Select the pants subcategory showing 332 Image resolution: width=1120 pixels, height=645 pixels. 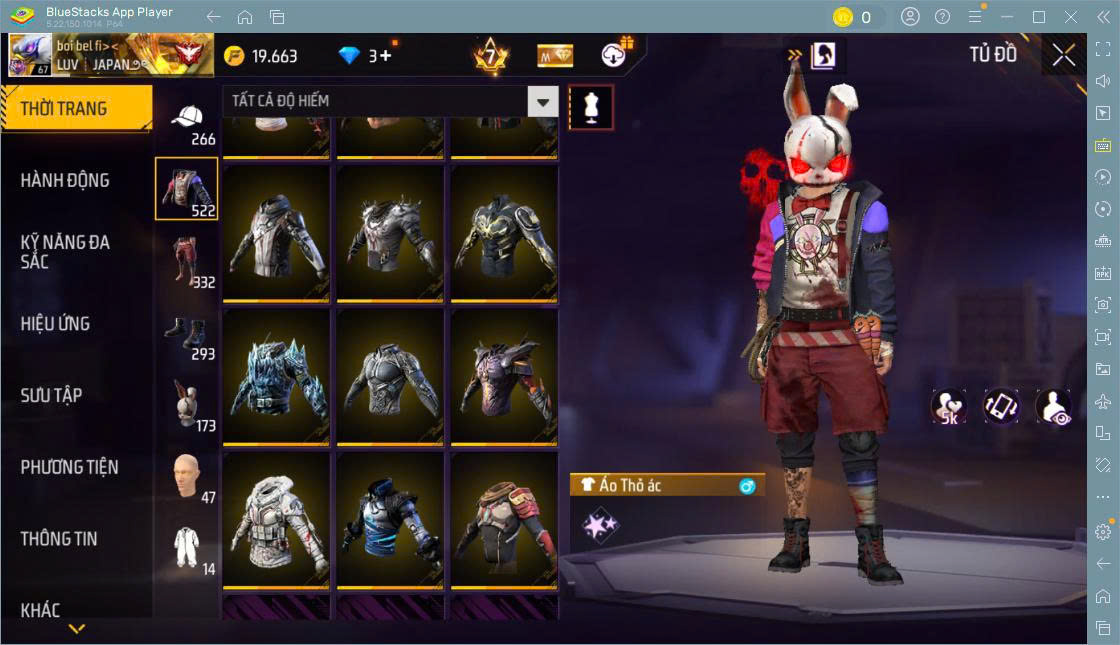tap(187, 262)
